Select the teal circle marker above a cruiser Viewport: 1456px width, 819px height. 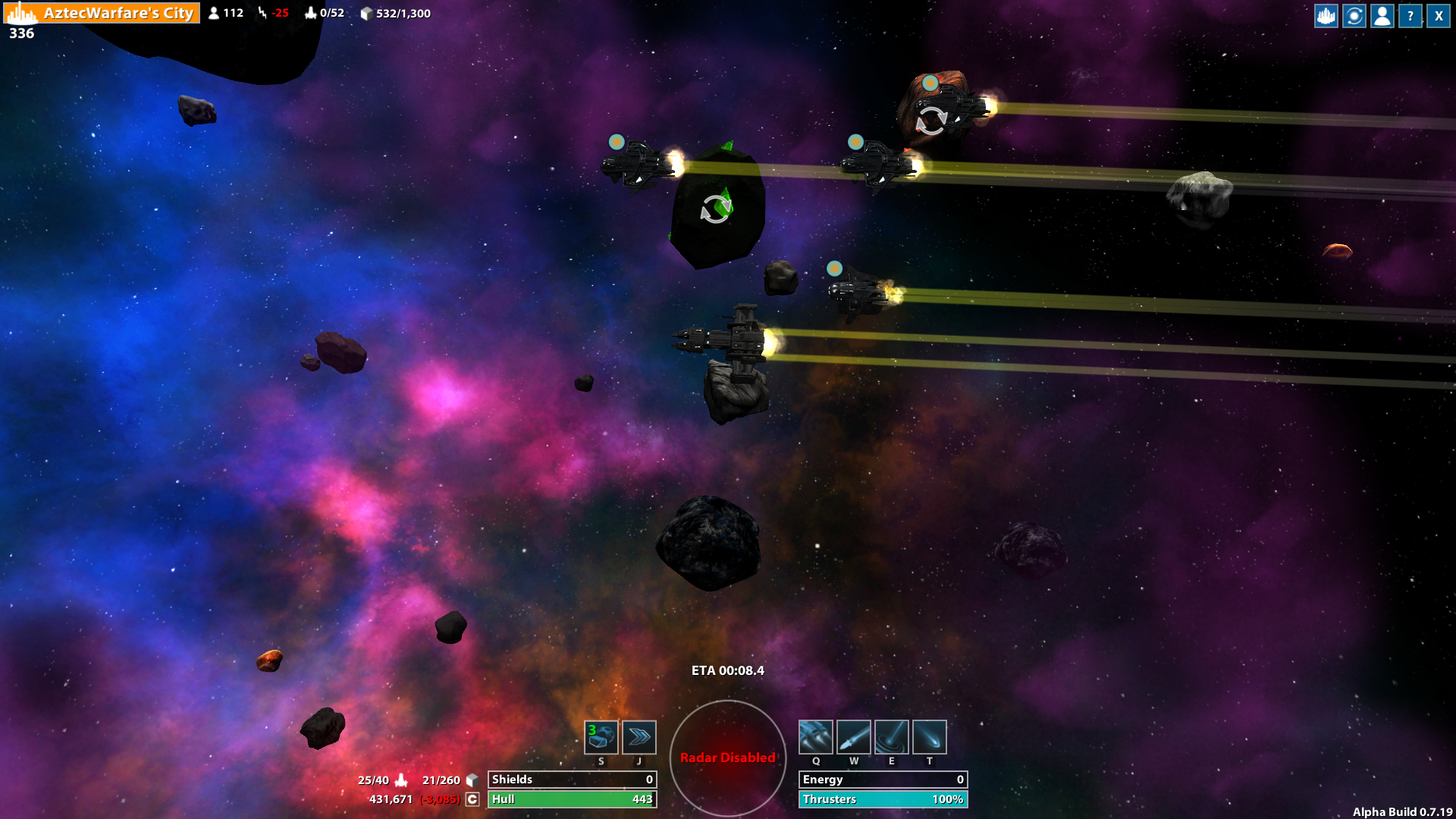(x=616, y=142)
